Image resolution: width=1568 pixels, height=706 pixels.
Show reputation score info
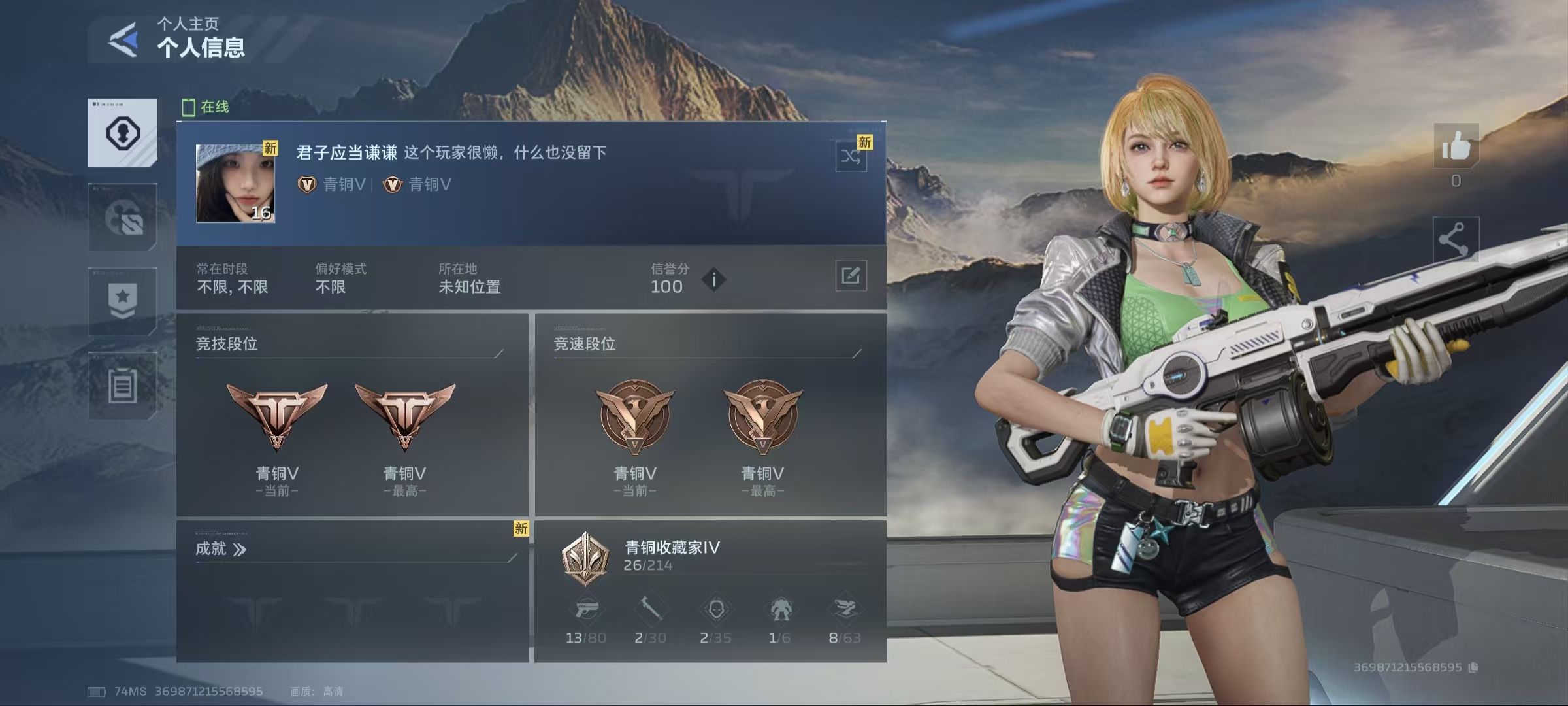click(x=714, y=280)
